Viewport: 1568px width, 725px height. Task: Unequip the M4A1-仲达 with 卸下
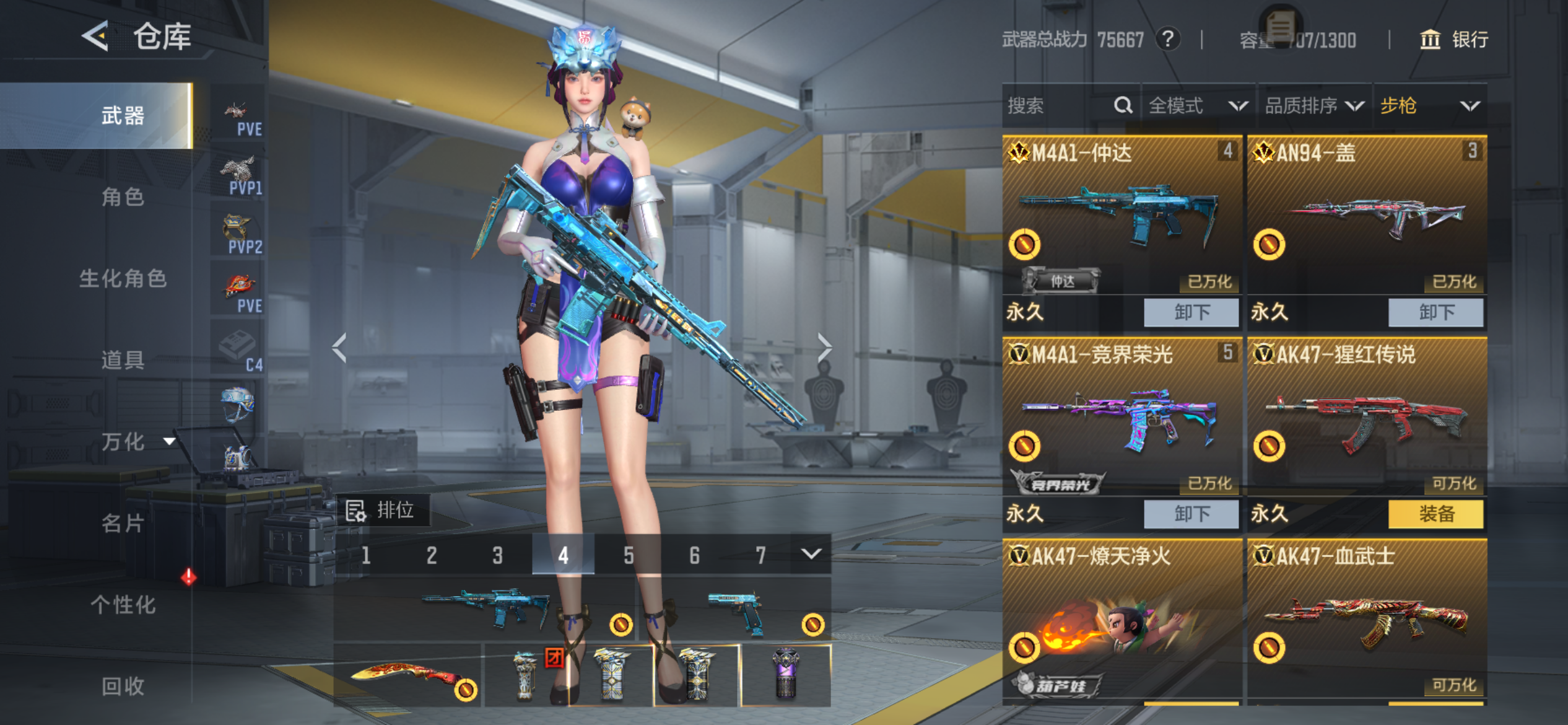pos(1191,312)
